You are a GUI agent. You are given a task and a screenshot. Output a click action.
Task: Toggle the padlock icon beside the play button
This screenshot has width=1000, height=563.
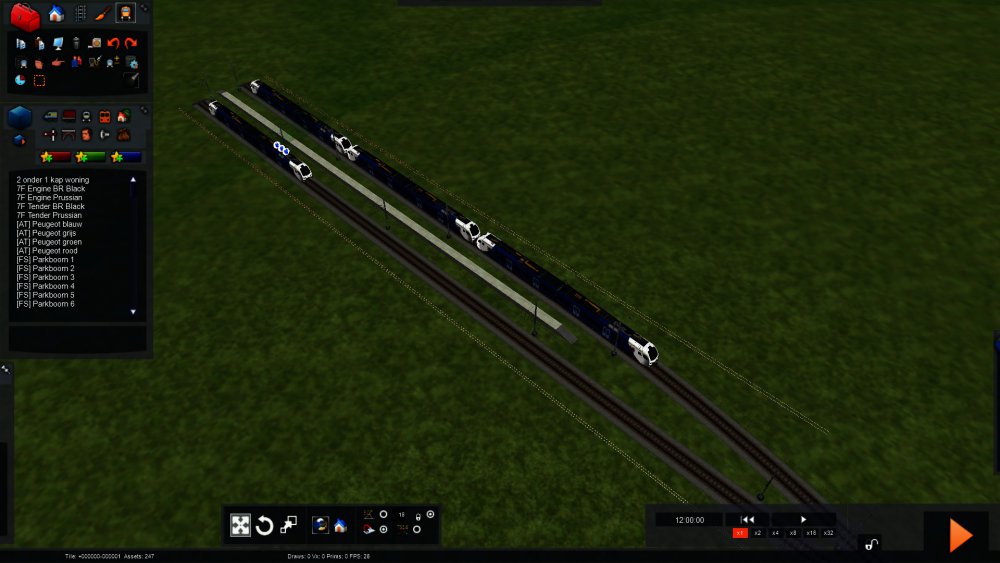[872, 544]
